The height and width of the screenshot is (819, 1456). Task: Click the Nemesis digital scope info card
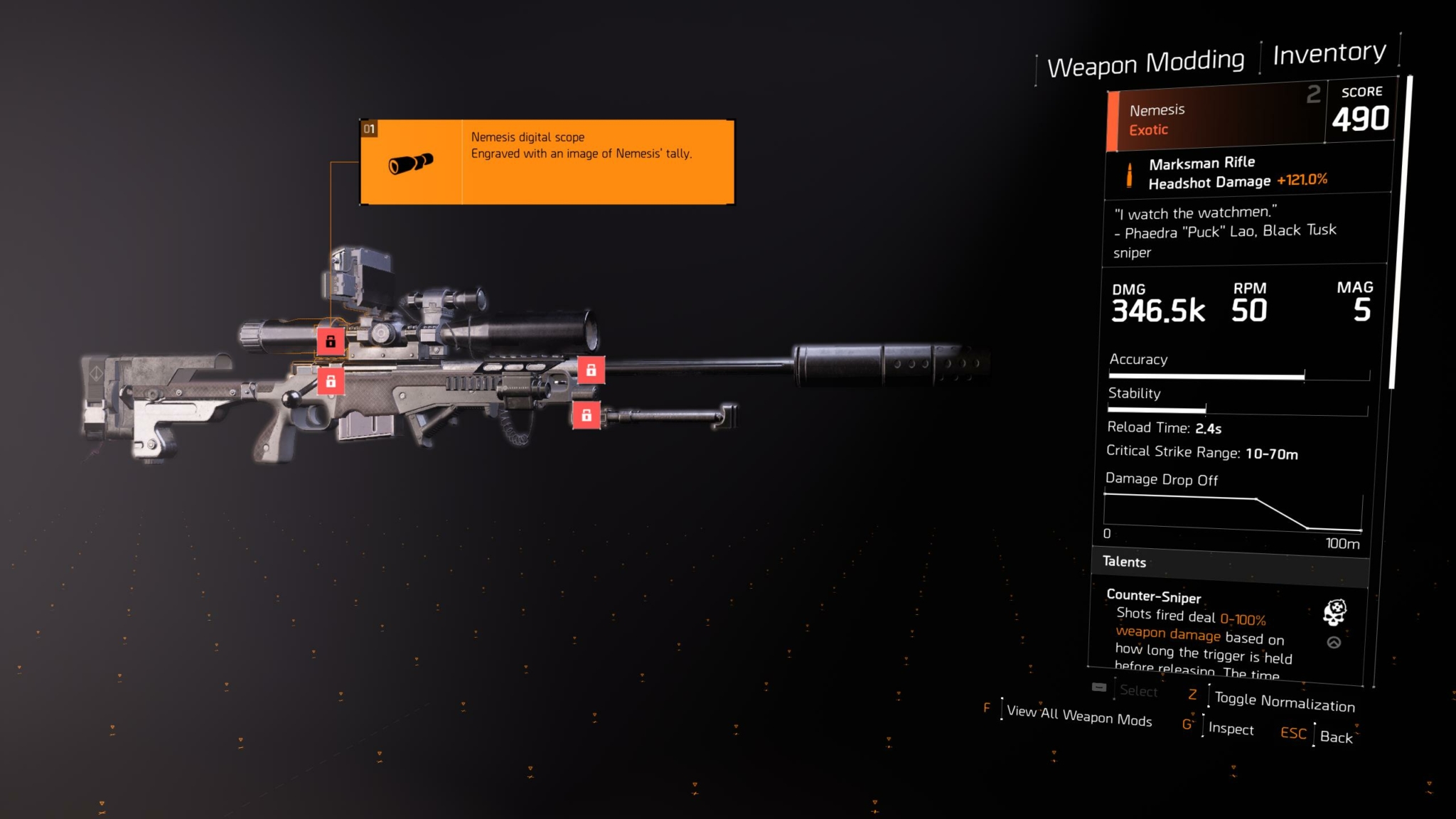click(x=547, y=162)
